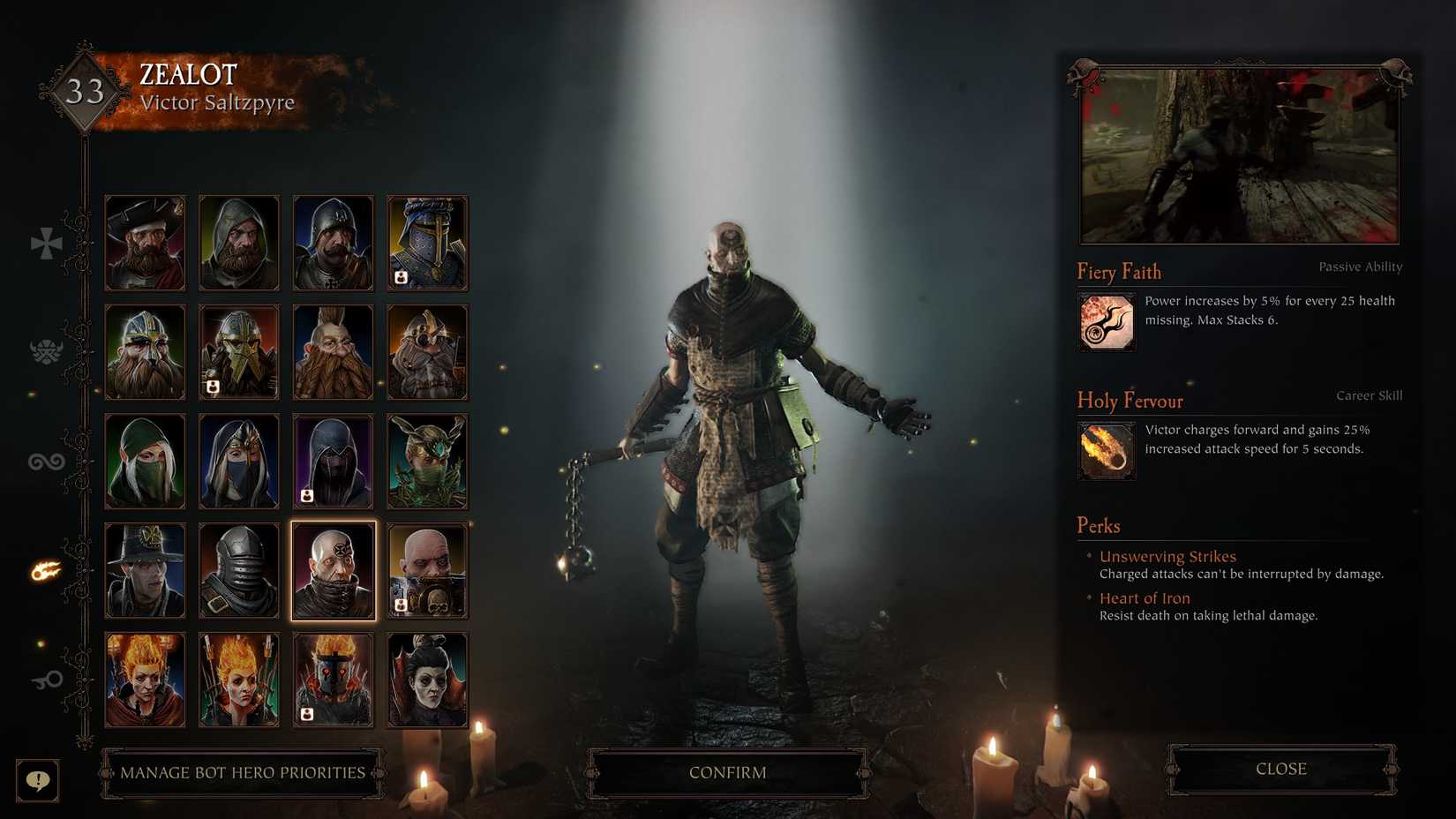Select Sienna's key hero tab
The width and height of the screenshot is (1456, 819).
(x=46, y=679)
